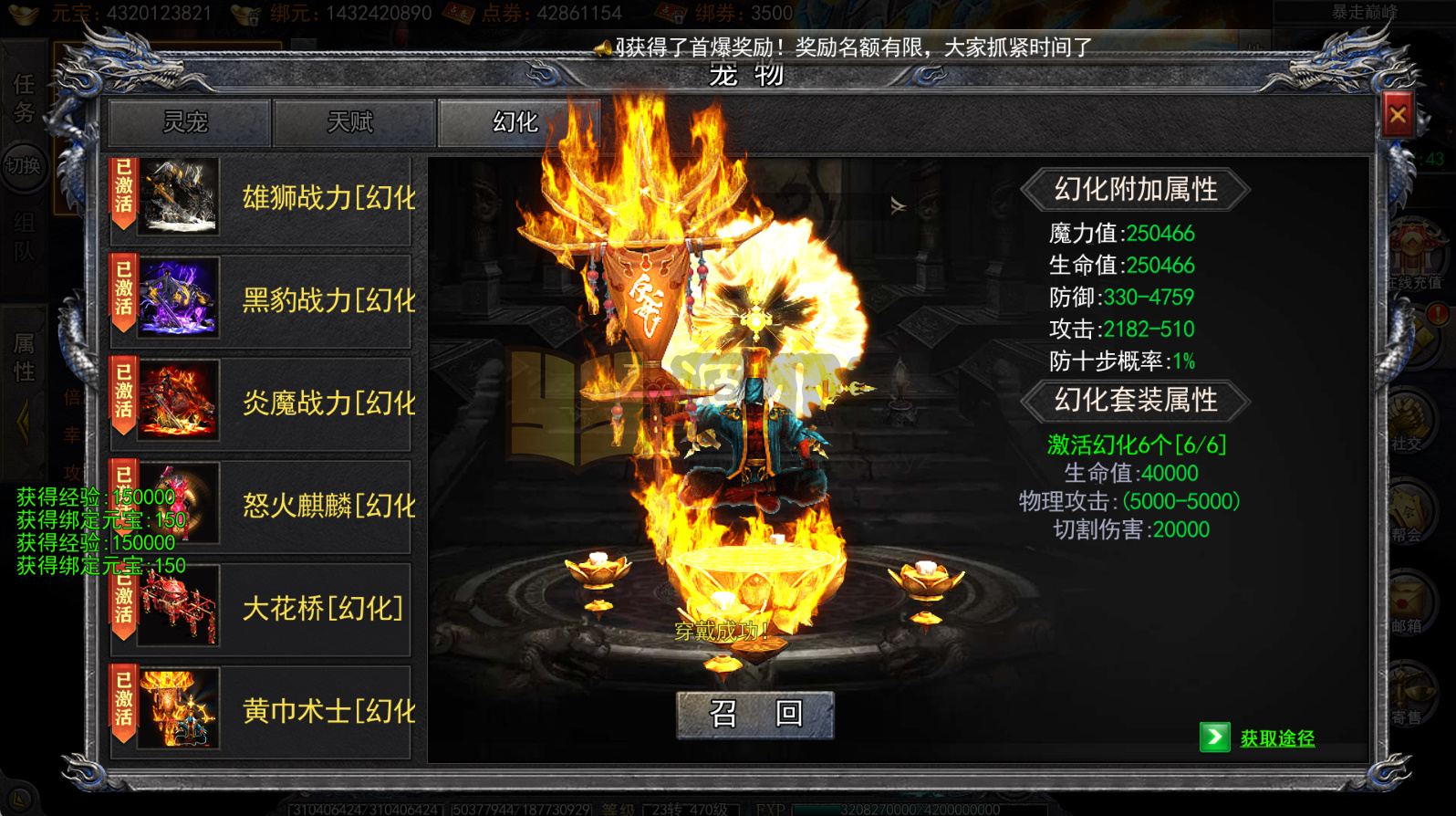Open the 邮箱 mailbox icon
1456x816 pixels.
point(1411,601)
